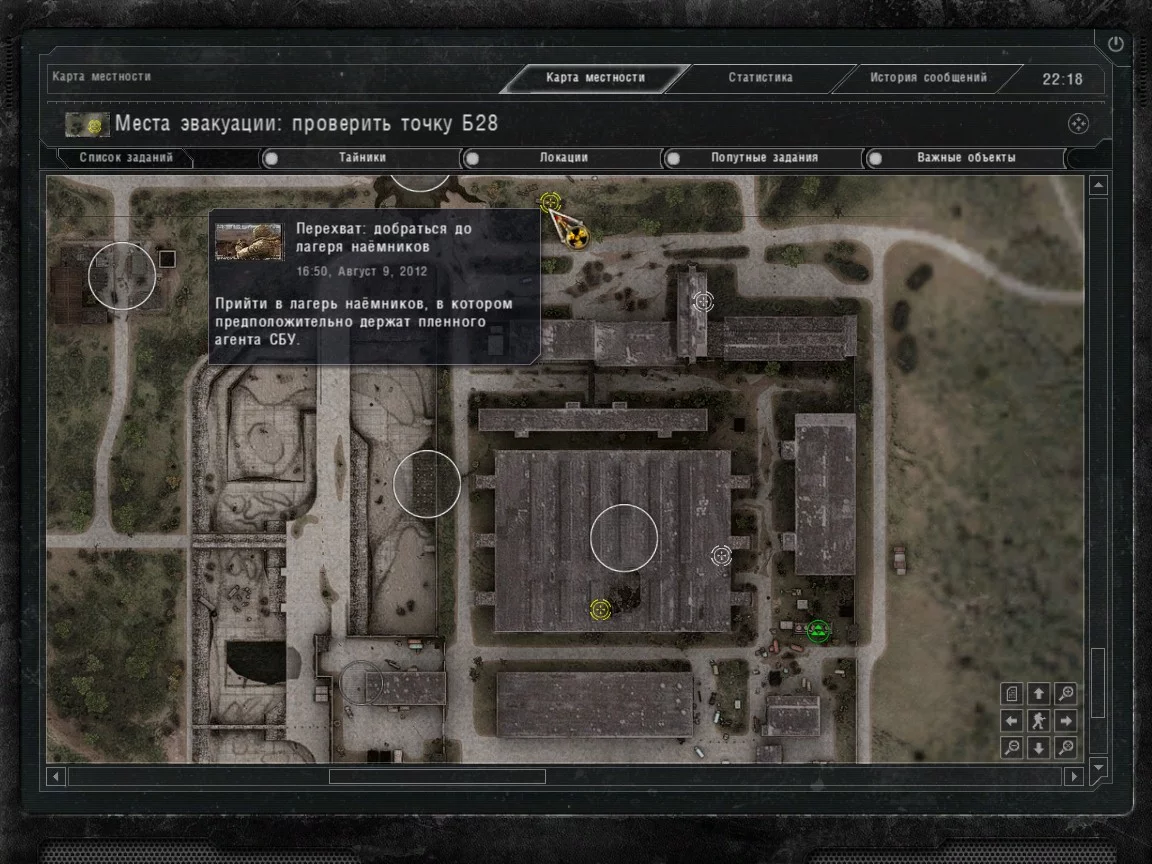
Task: Toggle the Локации map filter
Action: [563, 158]
